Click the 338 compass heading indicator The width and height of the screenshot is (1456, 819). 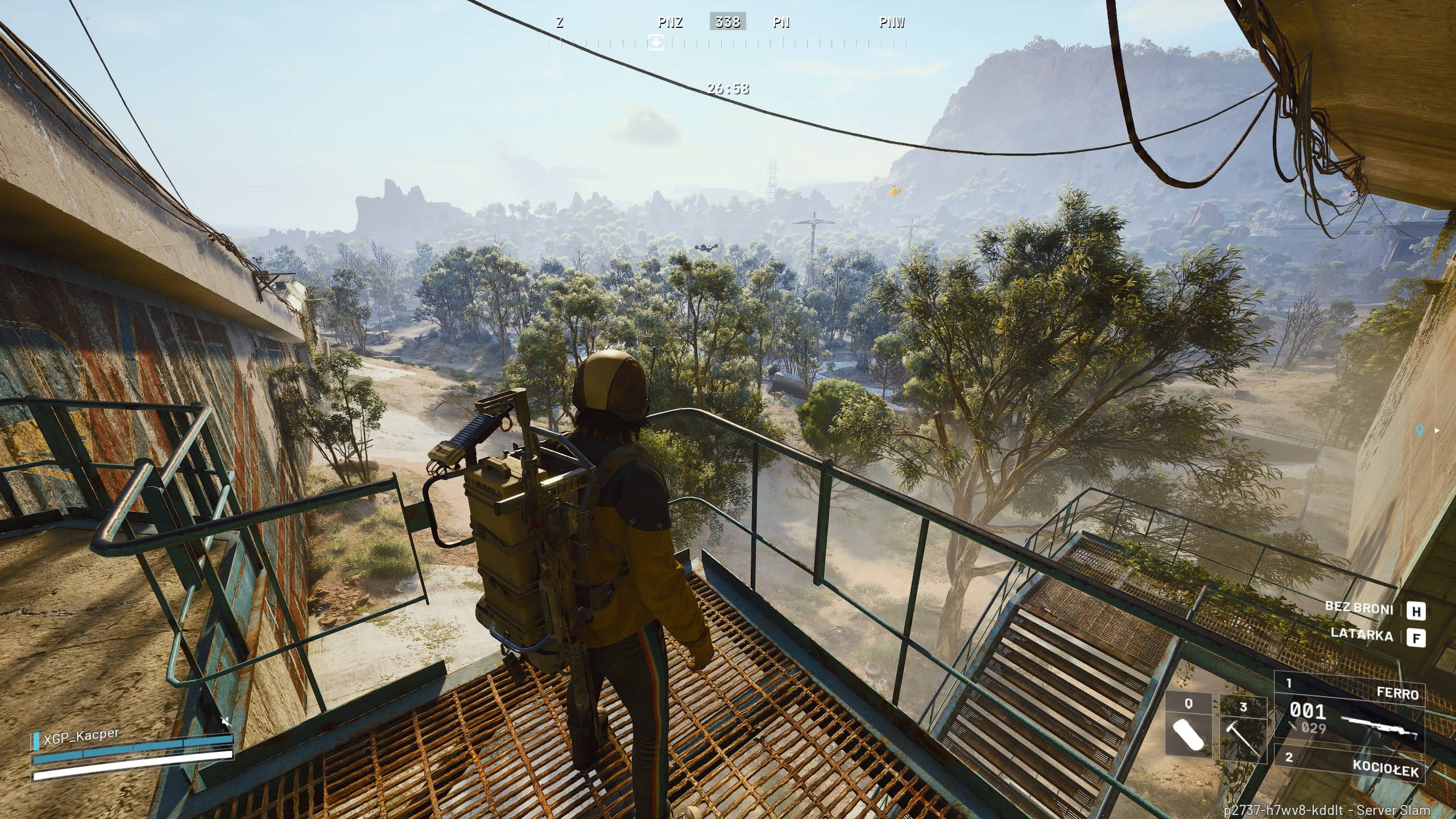pos(727,22)
